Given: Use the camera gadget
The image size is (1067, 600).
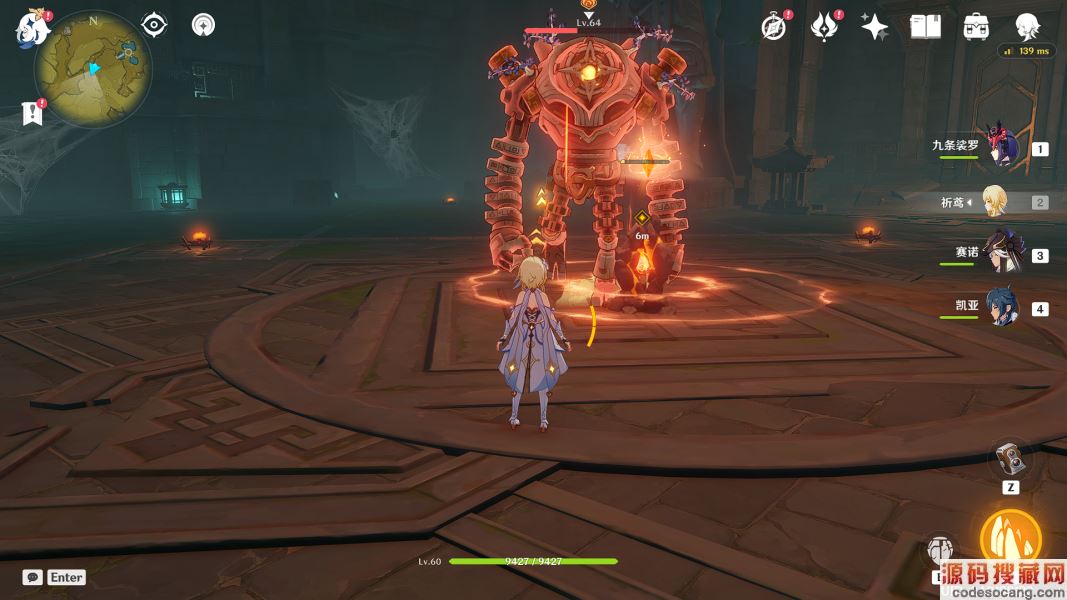Looking at the screenshot, I should [x=1010, y=459].
